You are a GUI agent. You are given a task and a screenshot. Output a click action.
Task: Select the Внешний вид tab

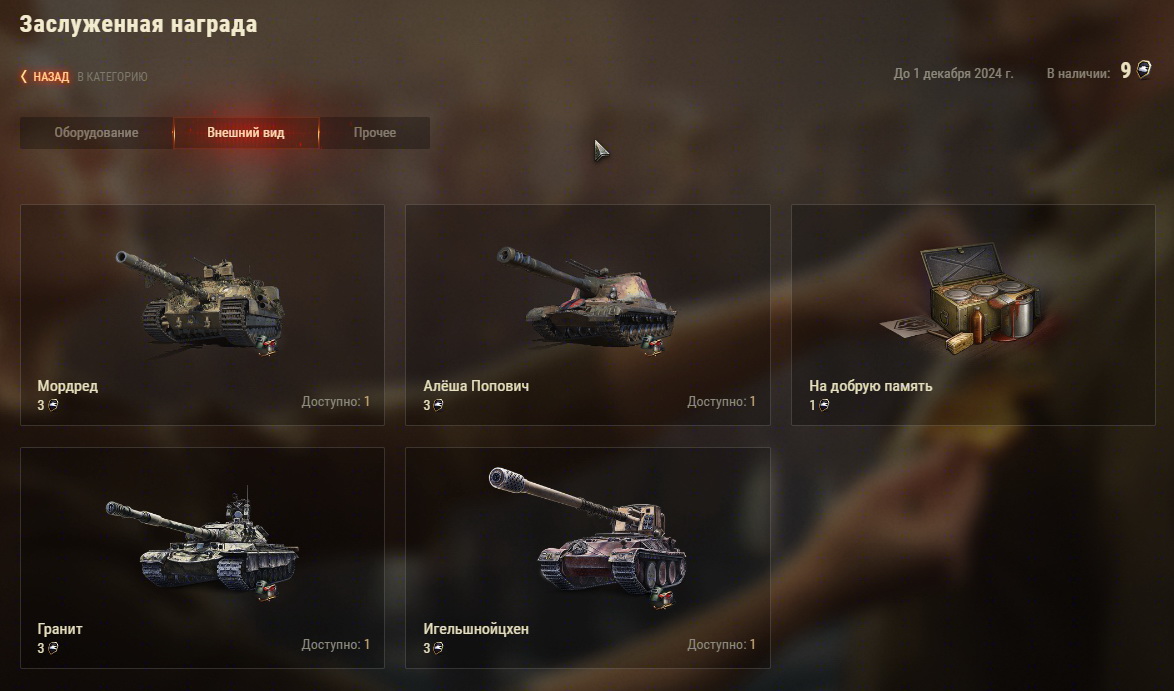tap(246, 133)
